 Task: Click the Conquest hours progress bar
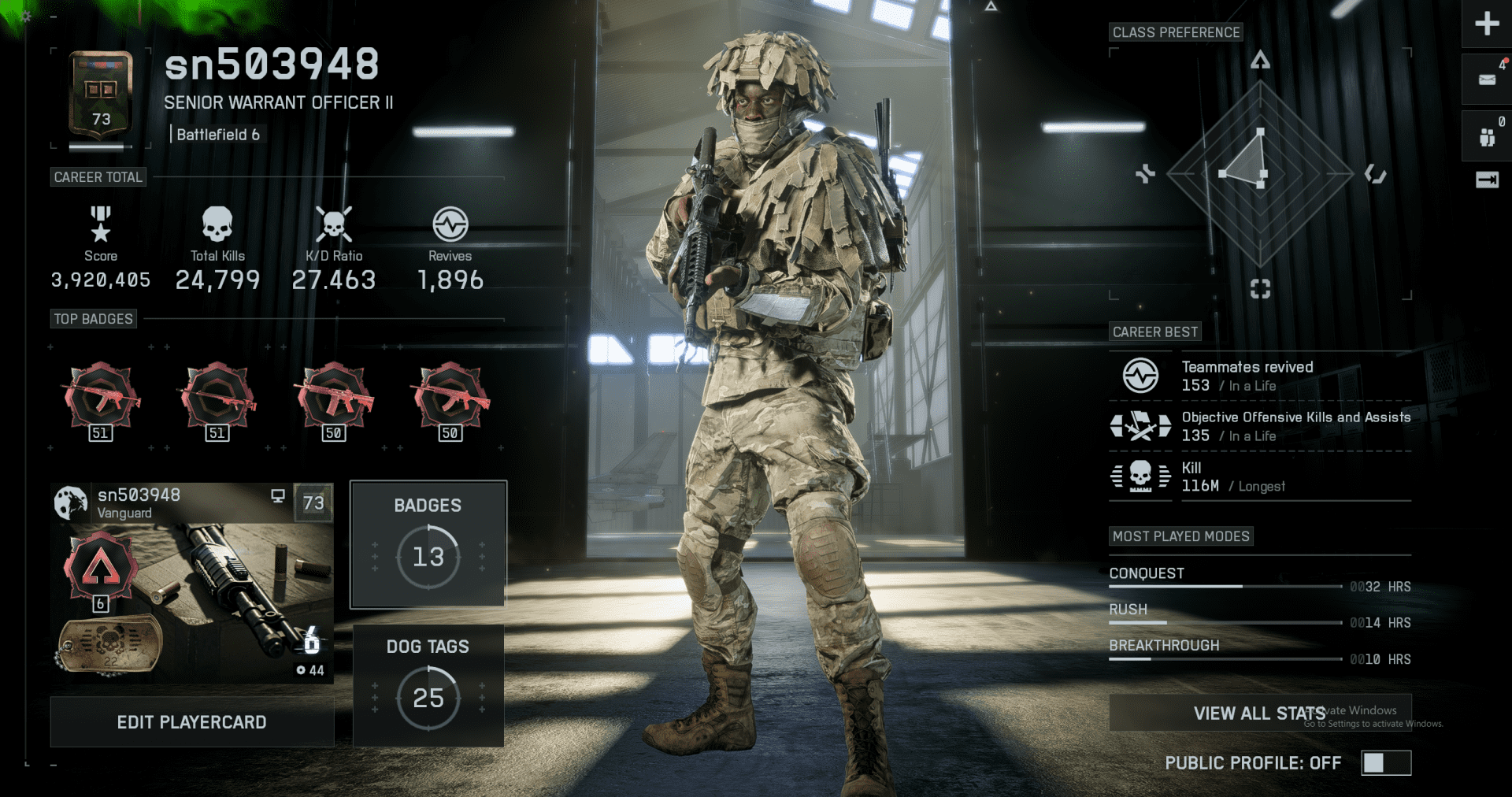click(1225, 586)
